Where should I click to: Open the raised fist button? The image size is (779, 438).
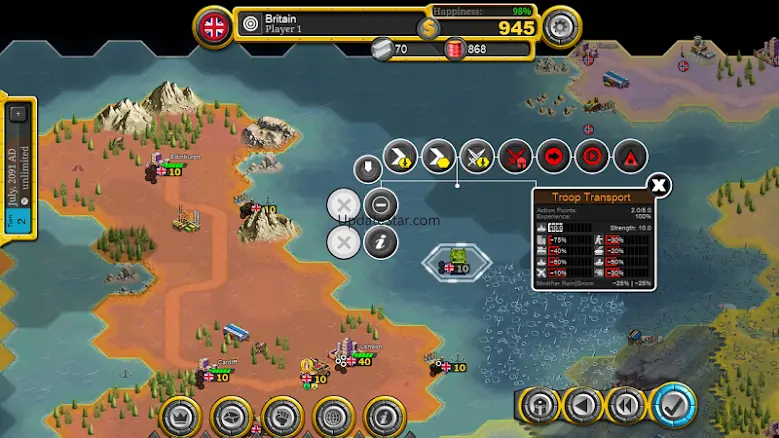tap(282, 416)
